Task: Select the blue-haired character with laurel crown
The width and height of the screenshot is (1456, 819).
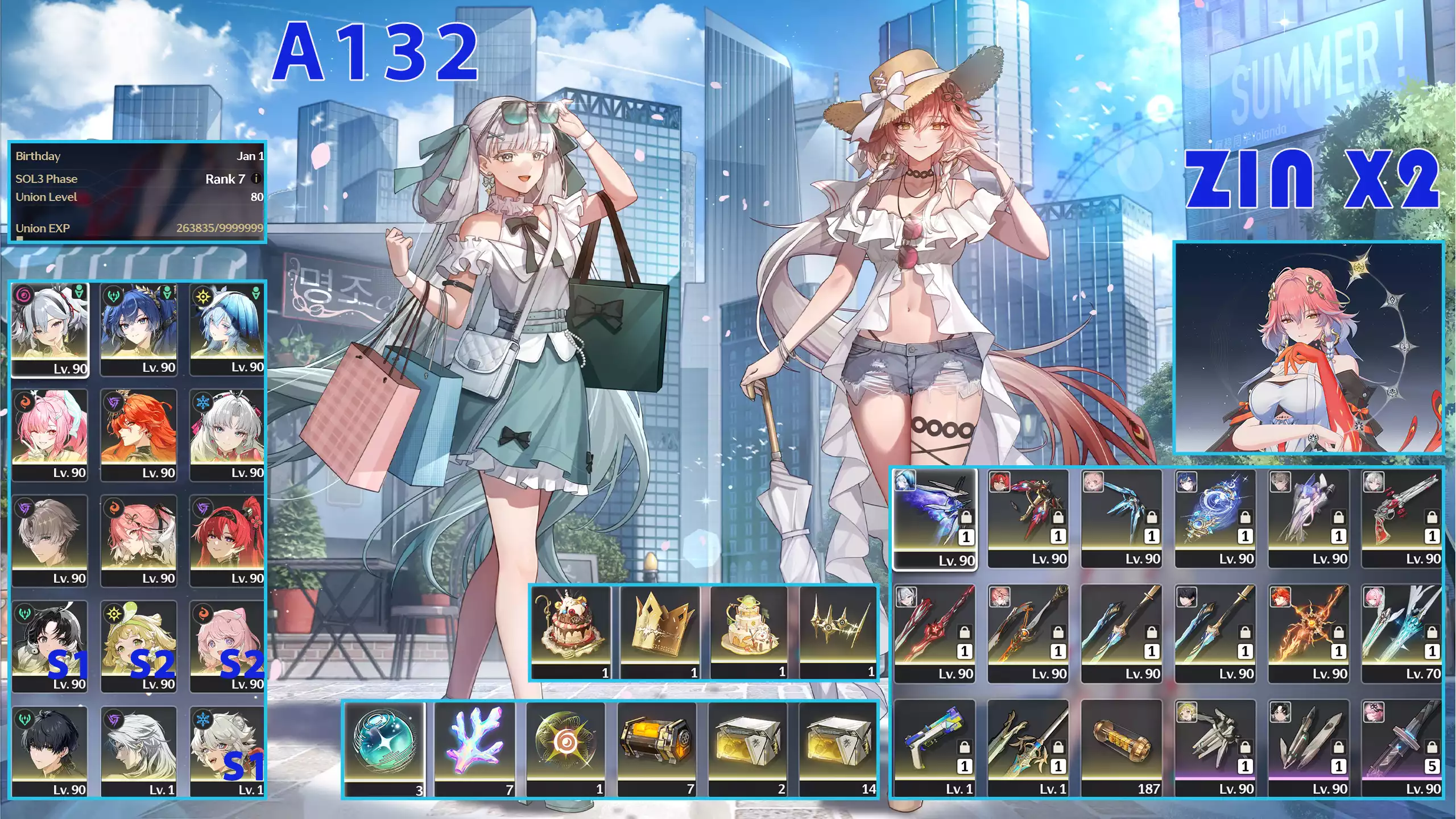Action: 138,329
